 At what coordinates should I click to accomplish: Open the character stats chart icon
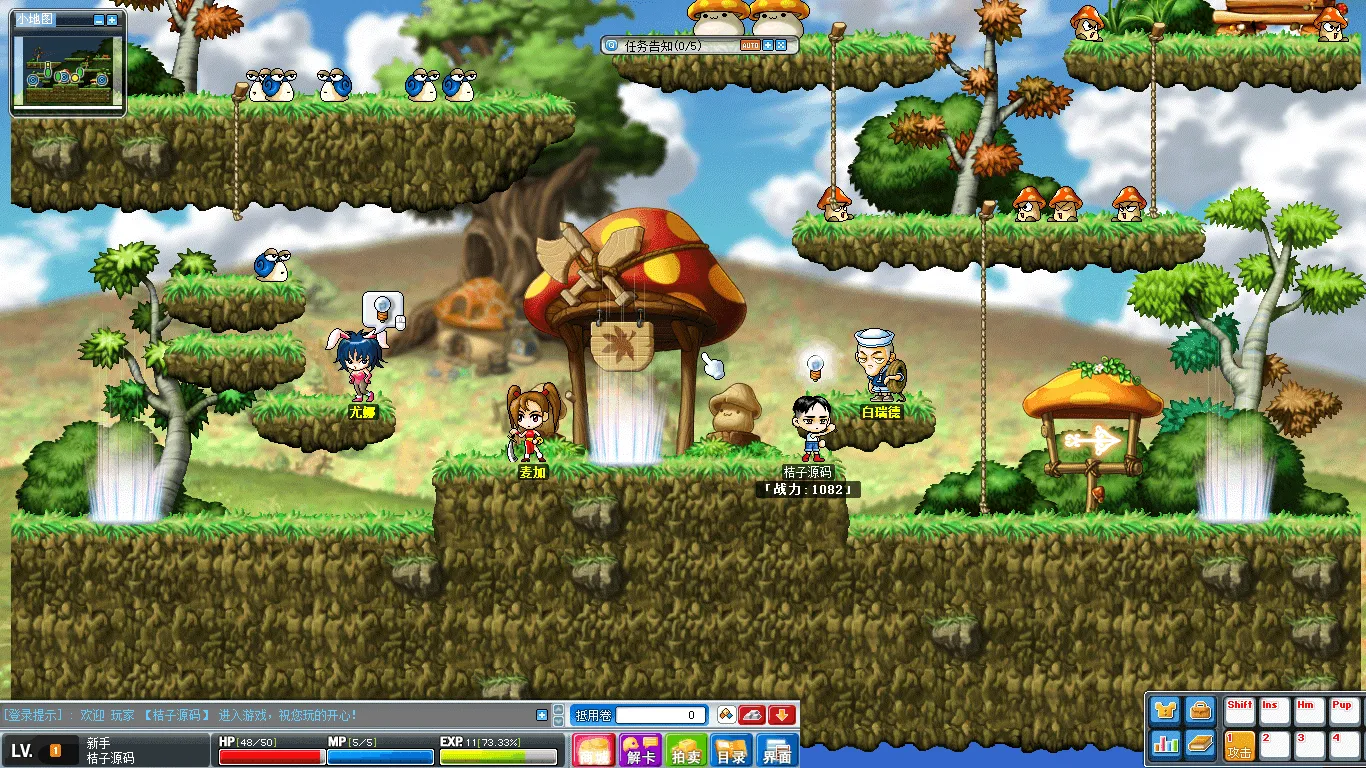point(1165,744)
